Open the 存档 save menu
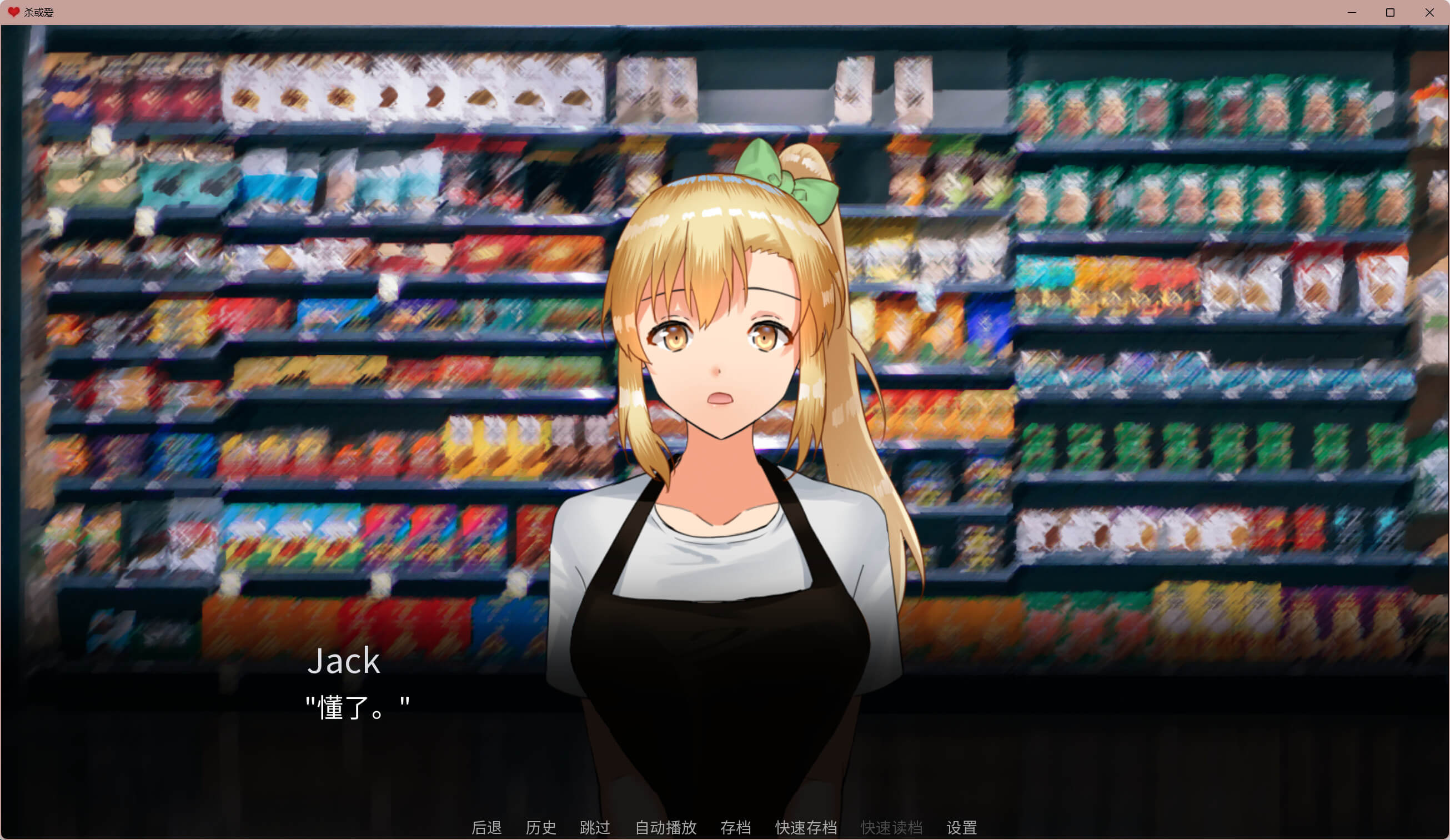1450x840 pixels. click(x=735, y=827)
